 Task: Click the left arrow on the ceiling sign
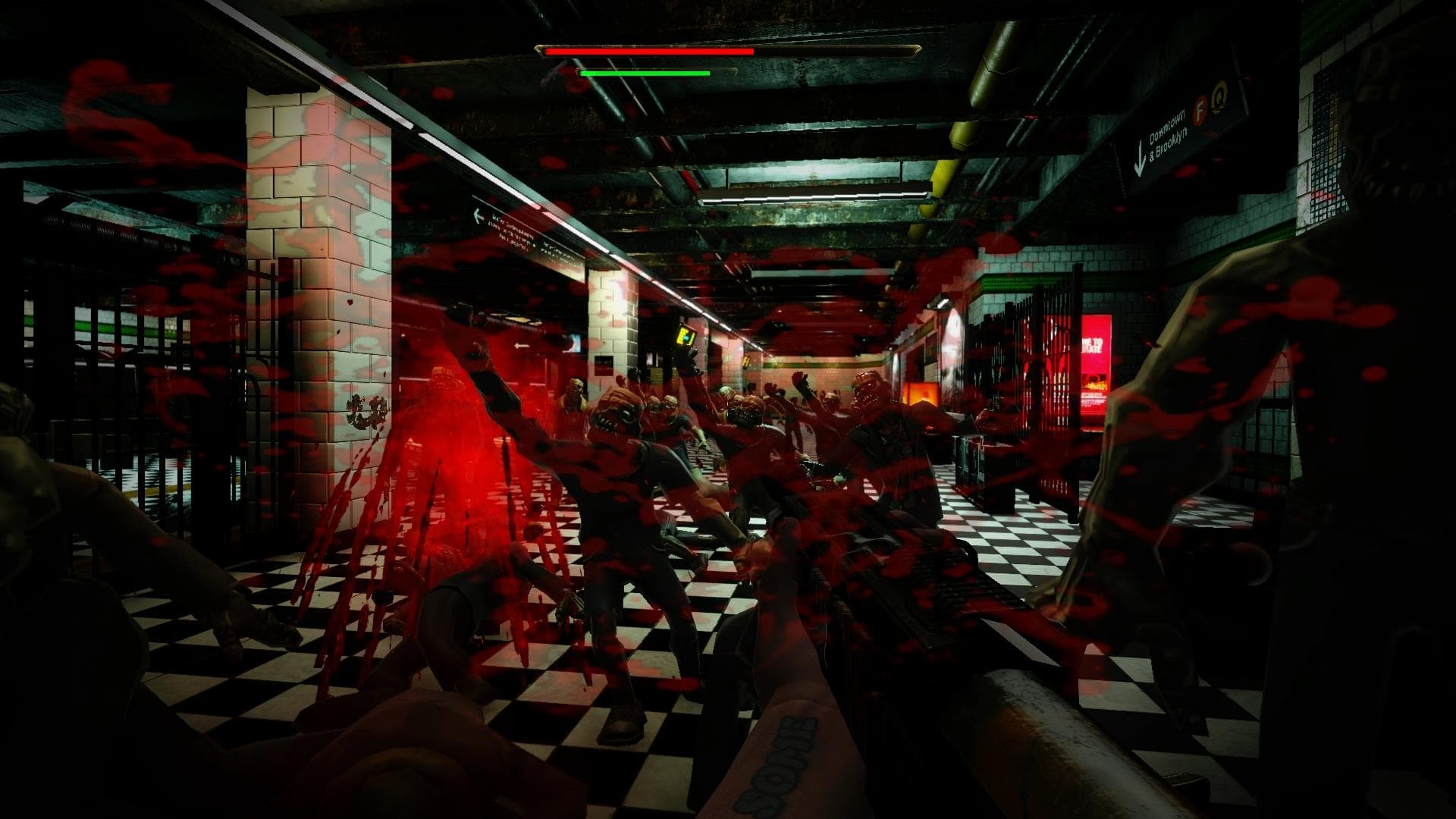click(x=479, y=218)
